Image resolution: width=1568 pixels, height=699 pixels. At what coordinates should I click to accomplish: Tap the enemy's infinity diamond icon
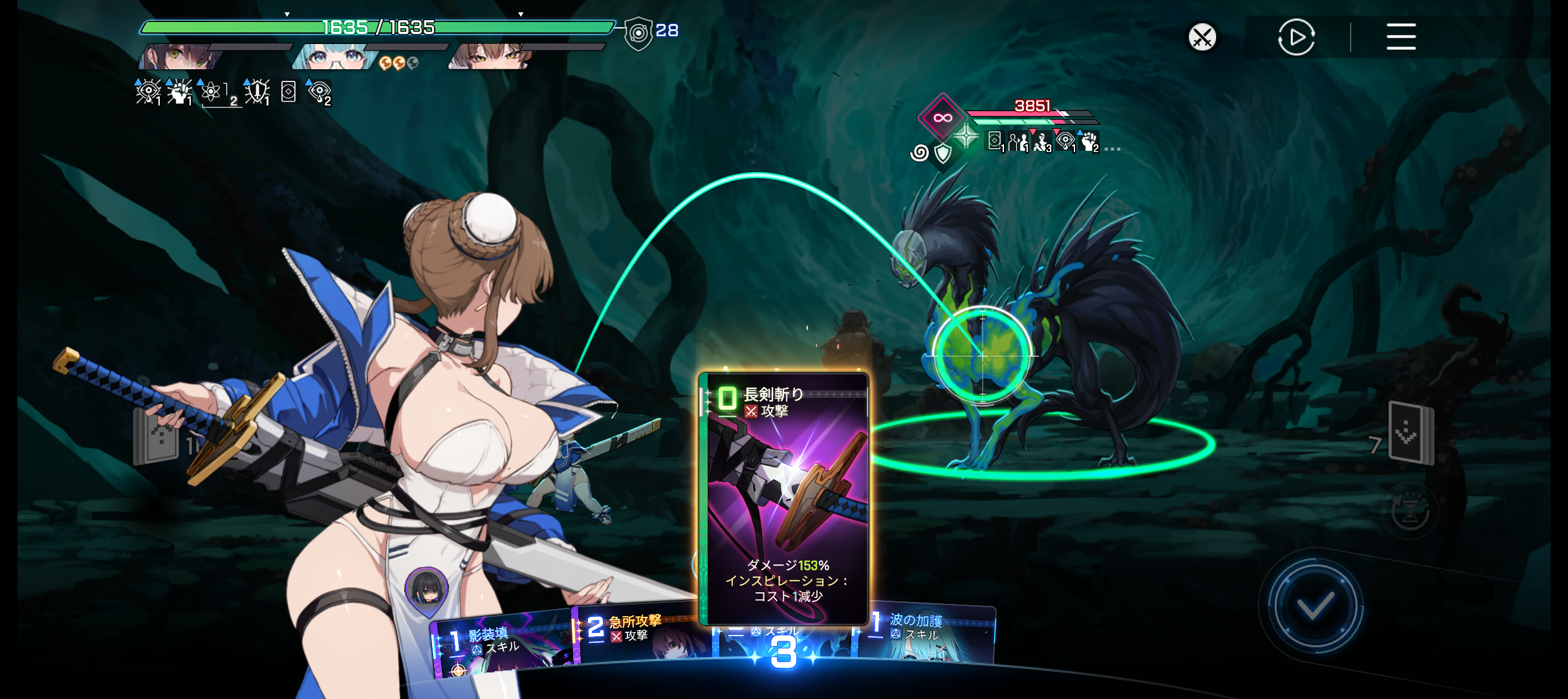[x=942, y=118]
